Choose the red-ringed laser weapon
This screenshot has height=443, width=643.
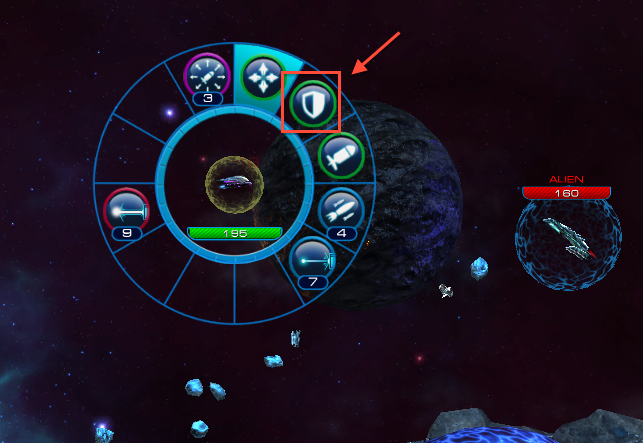(126, 210)
